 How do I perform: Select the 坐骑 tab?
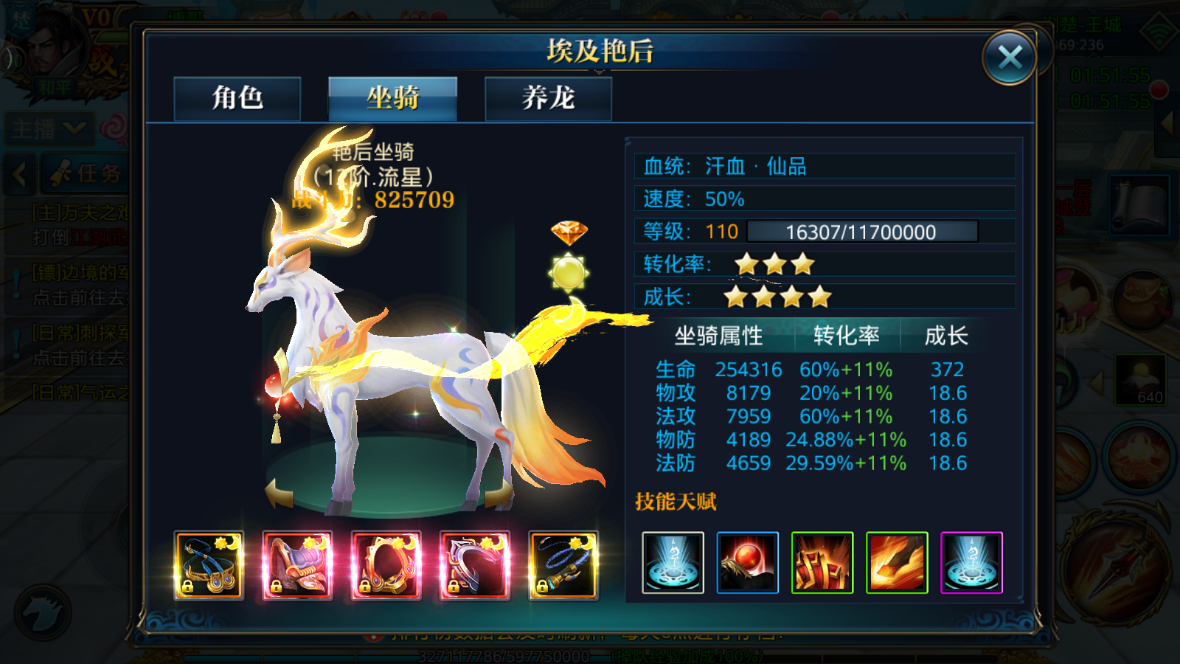click(x=392, y=98)
